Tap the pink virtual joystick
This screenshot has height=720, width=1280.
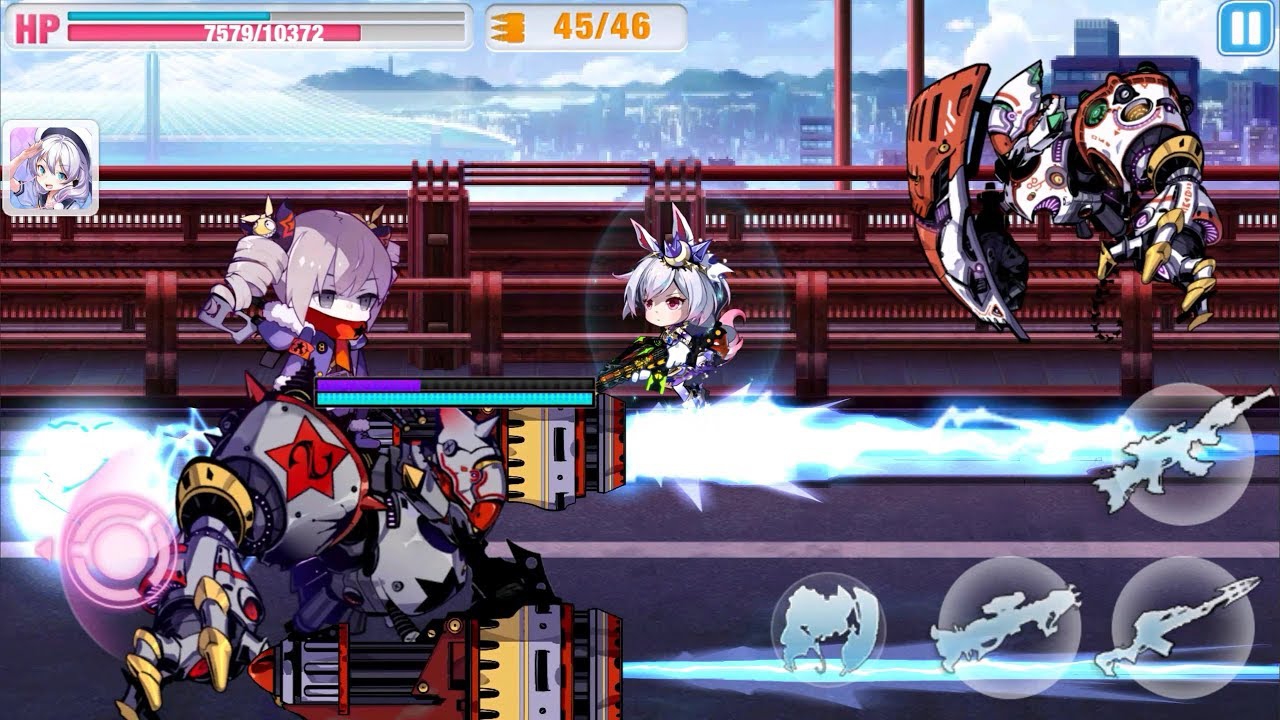110,550
